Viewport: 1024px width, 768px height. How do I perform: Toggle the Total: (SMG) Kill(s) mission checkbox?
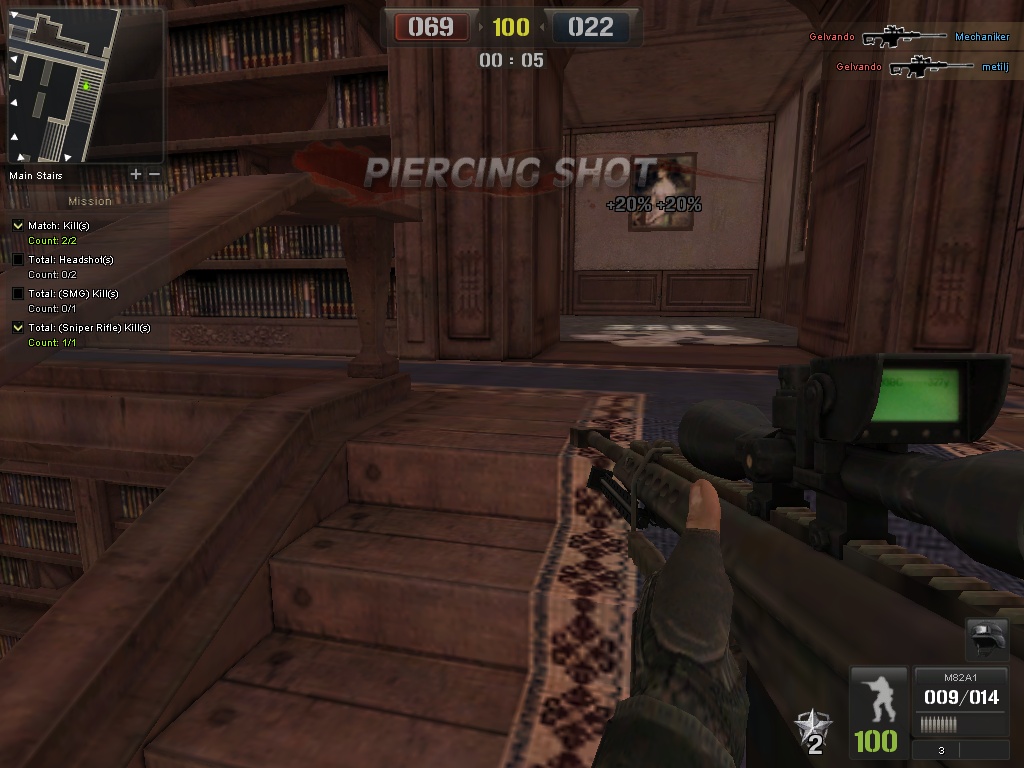pos(18,294)
